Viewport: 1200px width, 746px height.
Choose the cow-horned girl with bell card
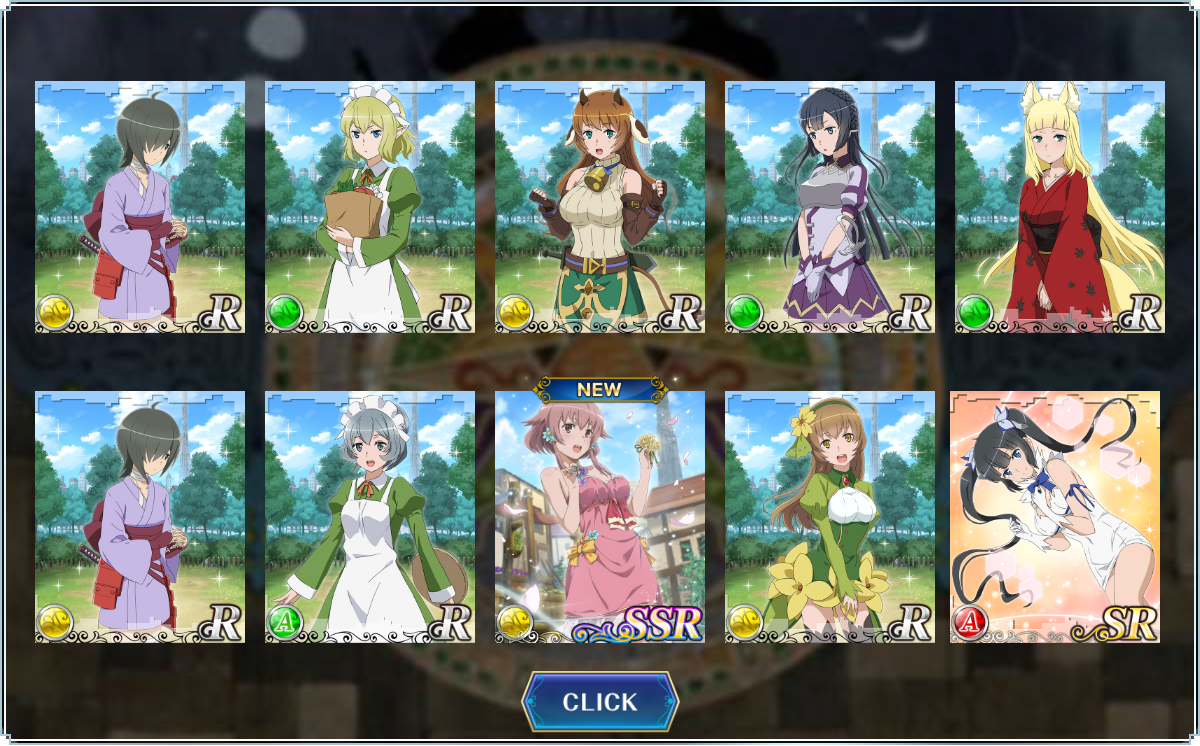pos(600,207)
